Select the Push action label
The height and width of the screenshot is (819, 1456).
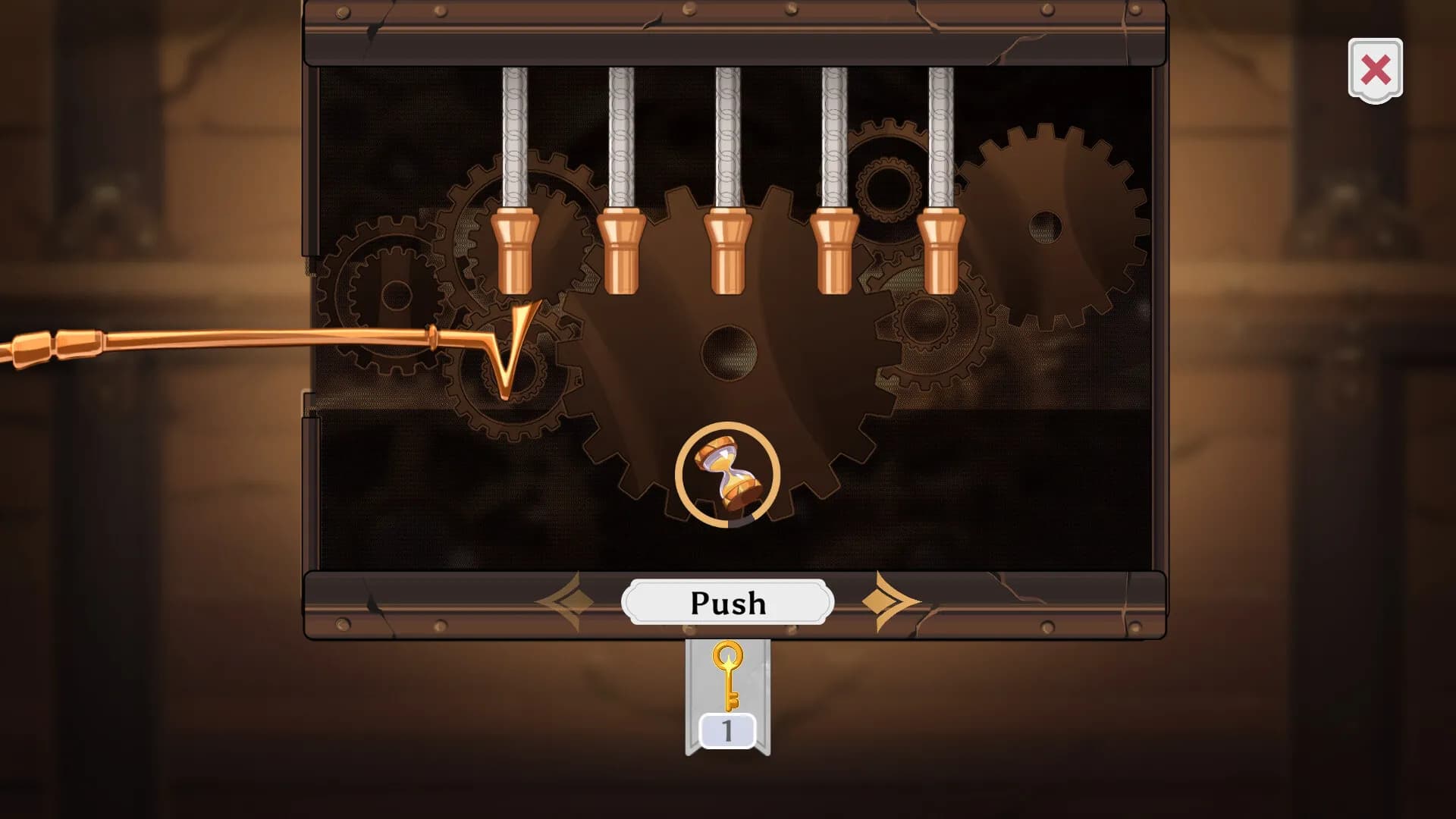click(726, 601)
